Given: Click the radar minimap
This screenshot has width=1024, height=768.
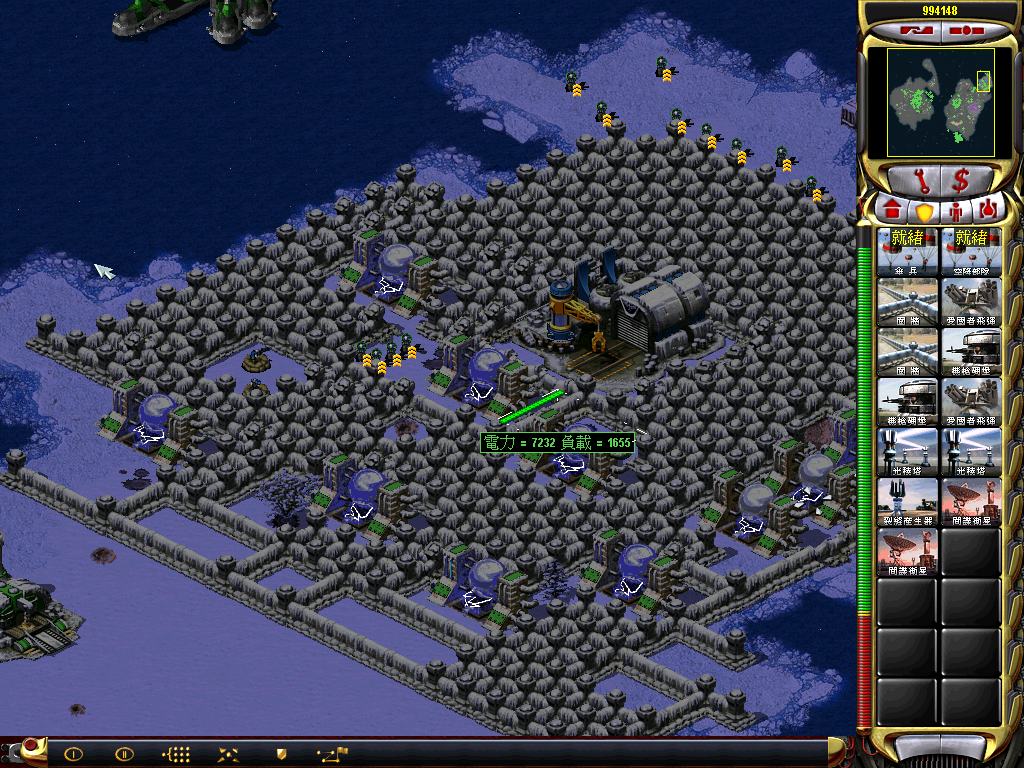Looking at the screenshot, I should (x=939, y=101).
